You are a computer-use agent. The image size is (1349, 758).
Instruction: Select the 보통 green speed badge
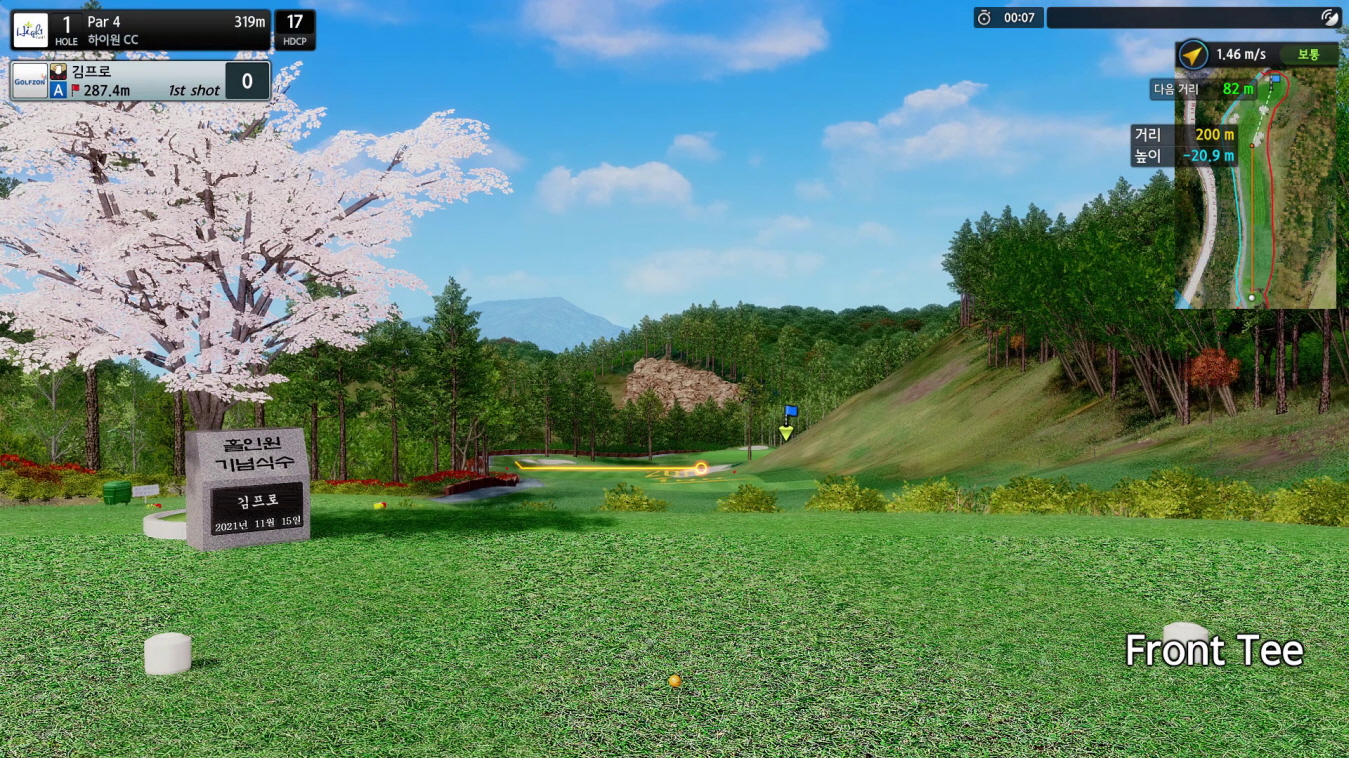click(1308, 55)
